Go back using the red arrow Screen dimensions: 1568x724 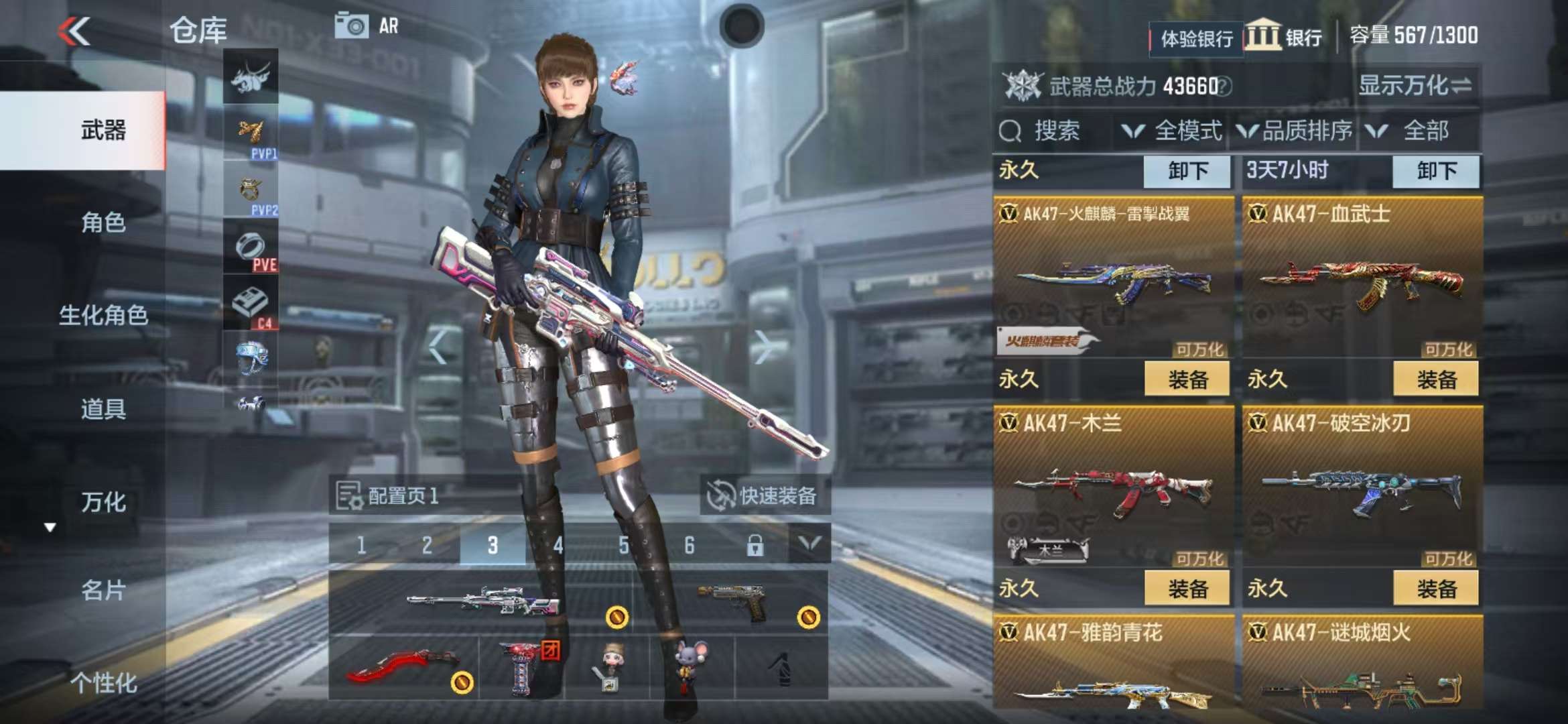[x=74, y=32]
